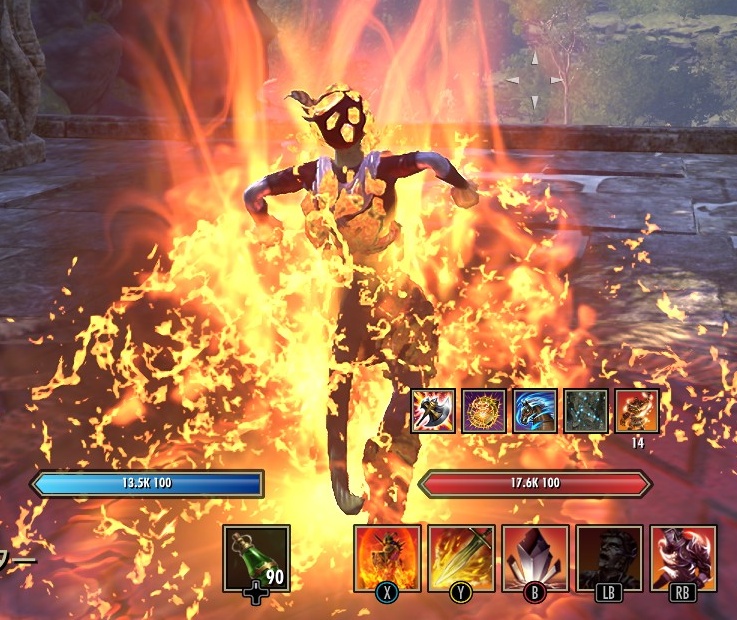Image resolution: width=737 pixels, height=620 pixels.
Task: Inspect the dark teal sparkle buff
Action: pyautogui.click(x=586, y=411)
